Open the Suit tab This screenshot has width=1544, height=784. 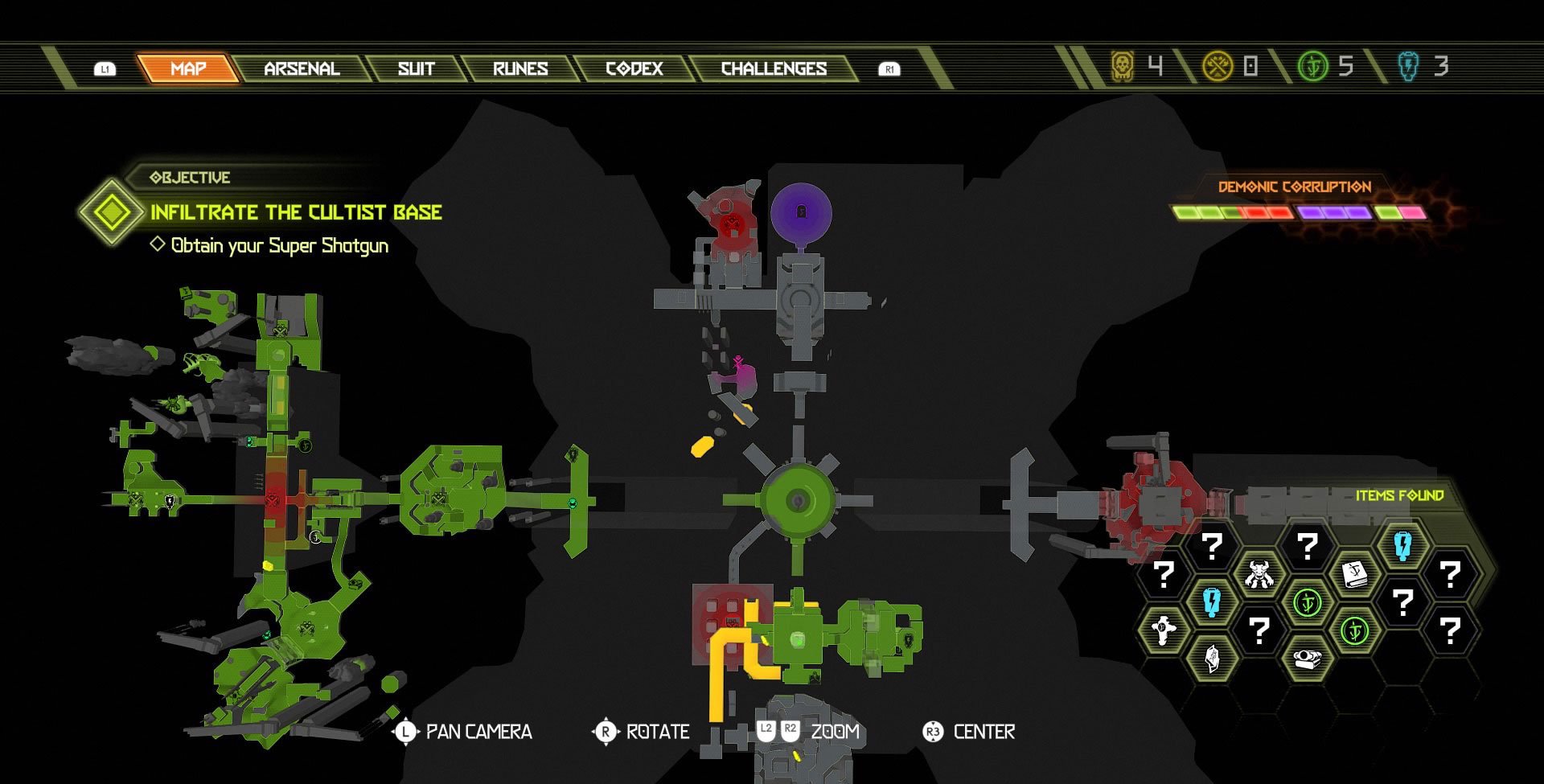pyautogui.click(x=416, y=68)
